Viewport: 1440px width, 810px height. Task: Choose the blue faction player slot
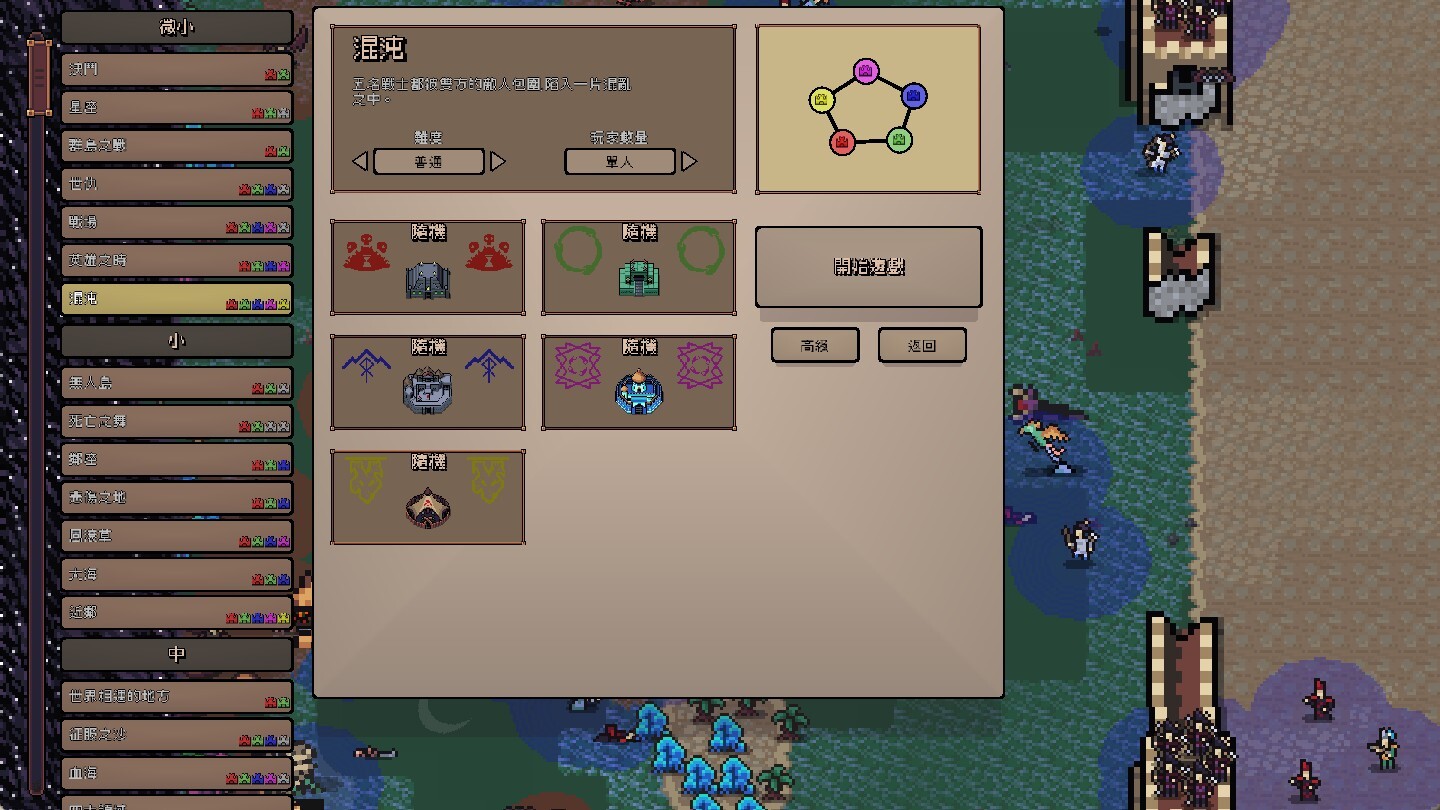click(428, 383)
